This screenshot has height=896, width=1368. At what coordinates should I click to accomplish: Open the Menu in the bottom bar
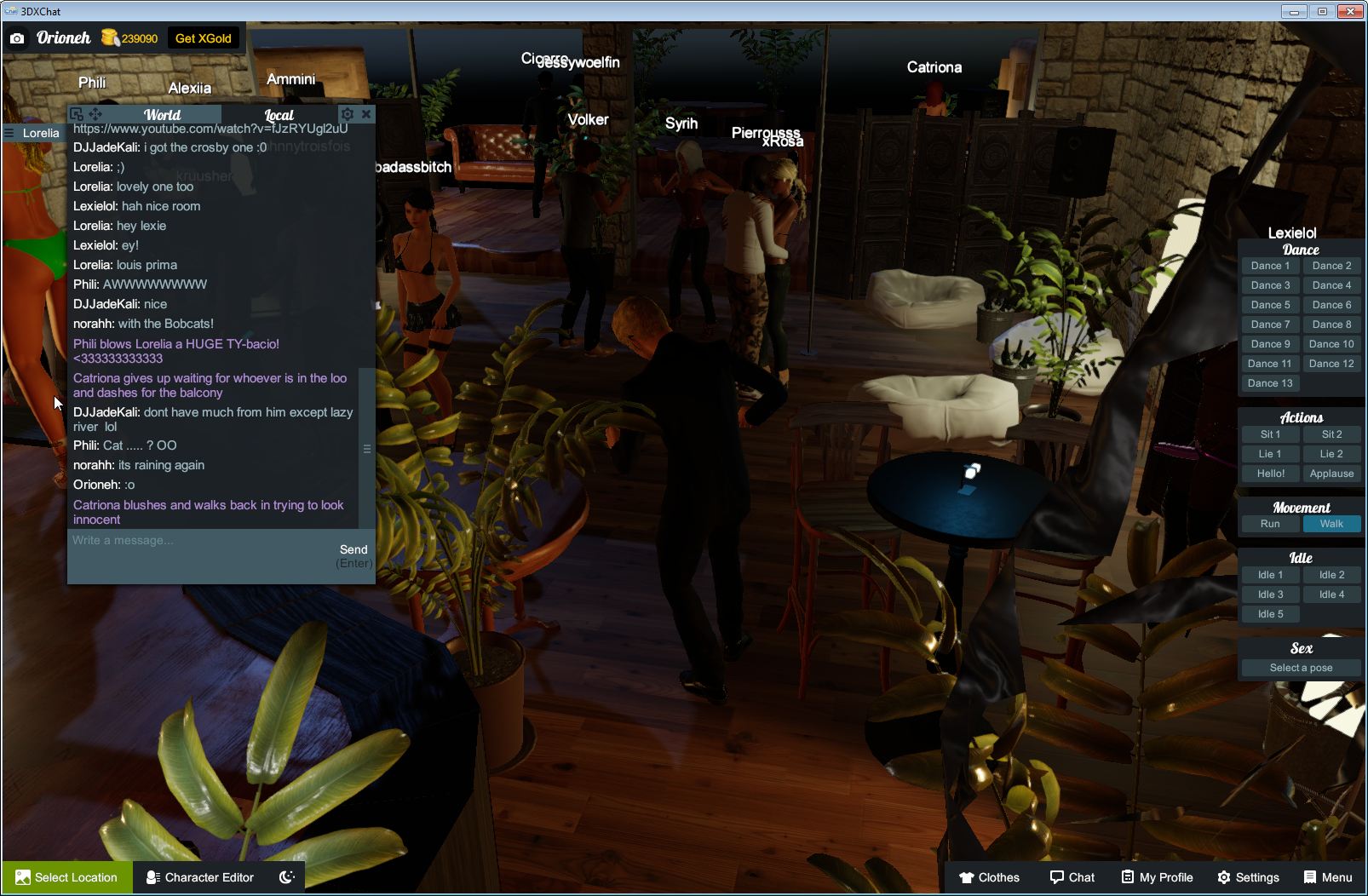pyautogui.click(x=1327, y=877)
